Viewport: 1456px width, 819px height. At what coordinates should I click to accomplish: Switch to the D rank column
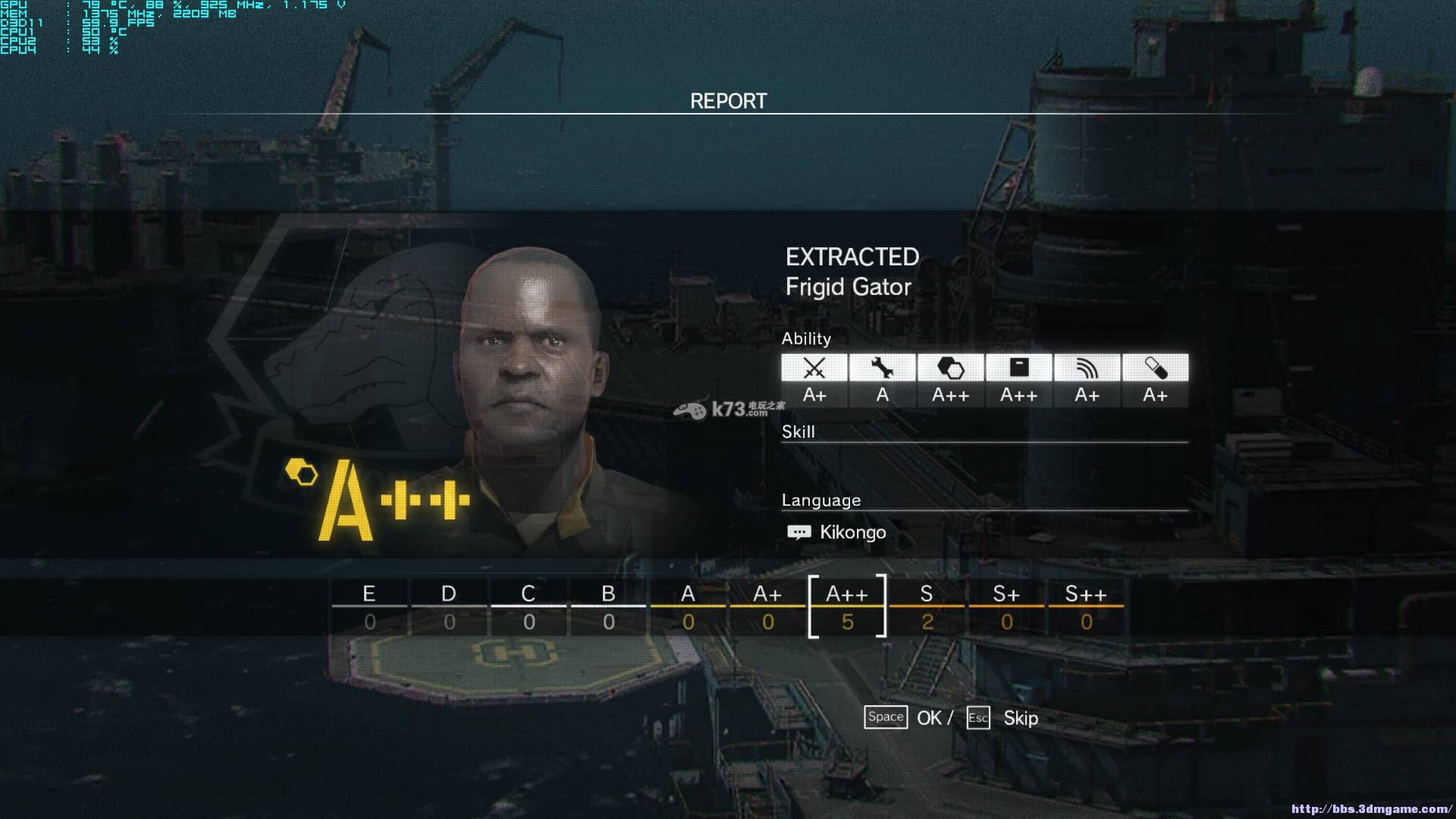pos(449,607)
